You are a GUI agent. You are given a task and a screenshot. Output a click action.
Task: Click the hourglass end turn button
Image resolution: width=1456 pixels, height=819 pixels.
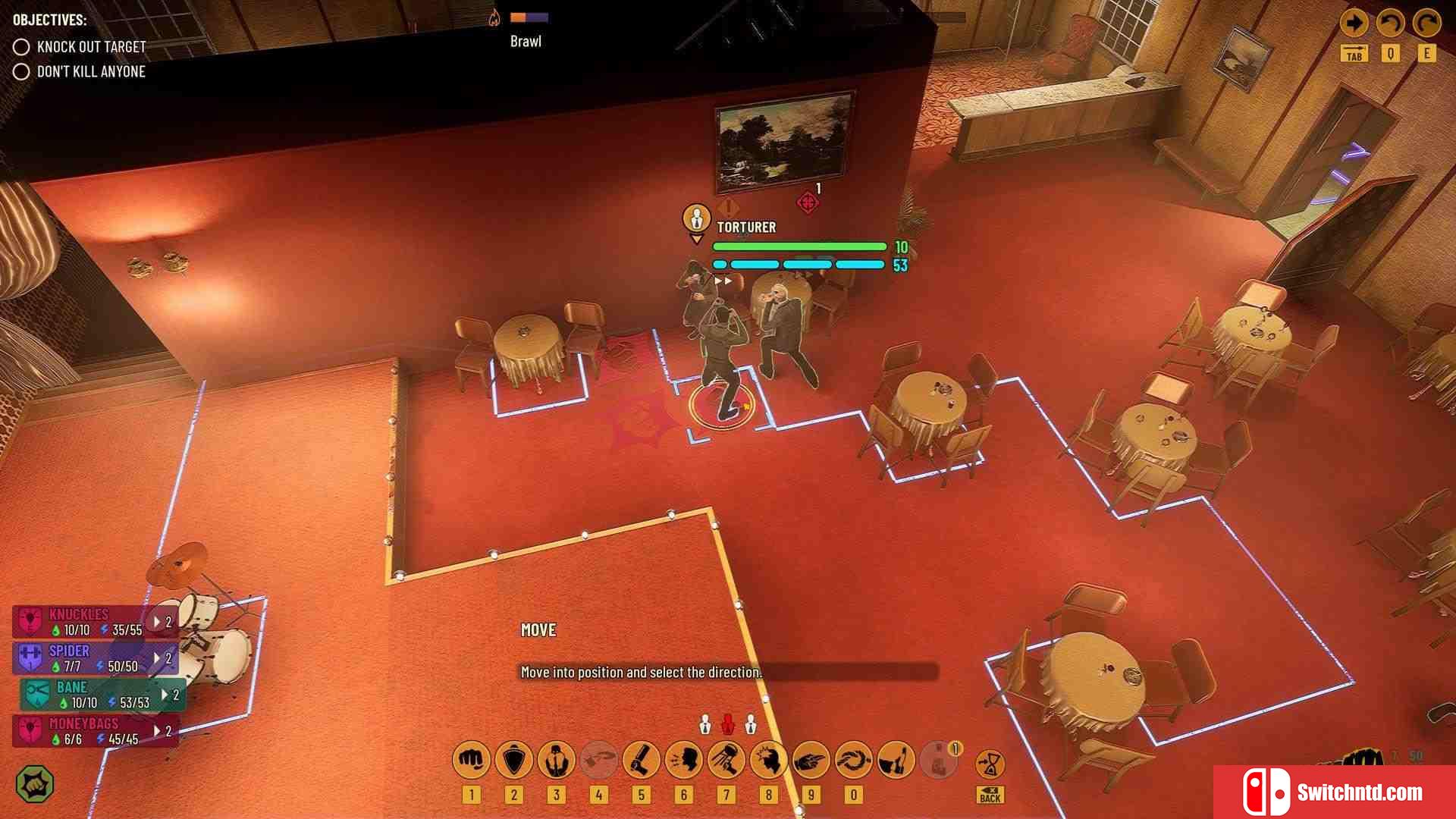tap(990, 764)
